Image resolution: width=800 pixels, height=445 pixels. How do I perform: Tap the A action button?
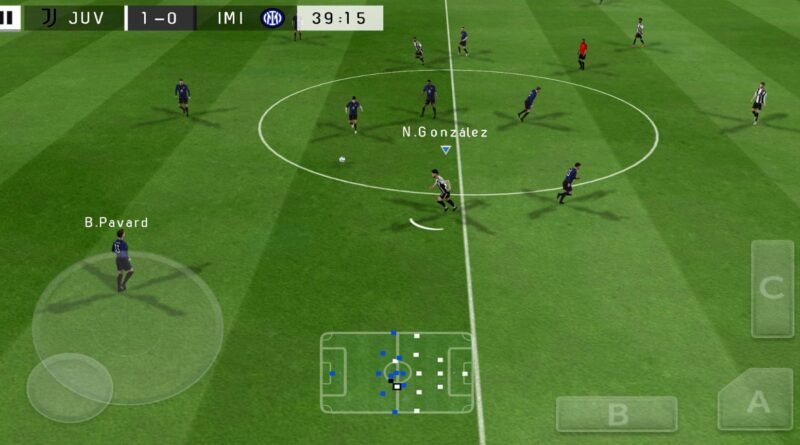point(756,402)
